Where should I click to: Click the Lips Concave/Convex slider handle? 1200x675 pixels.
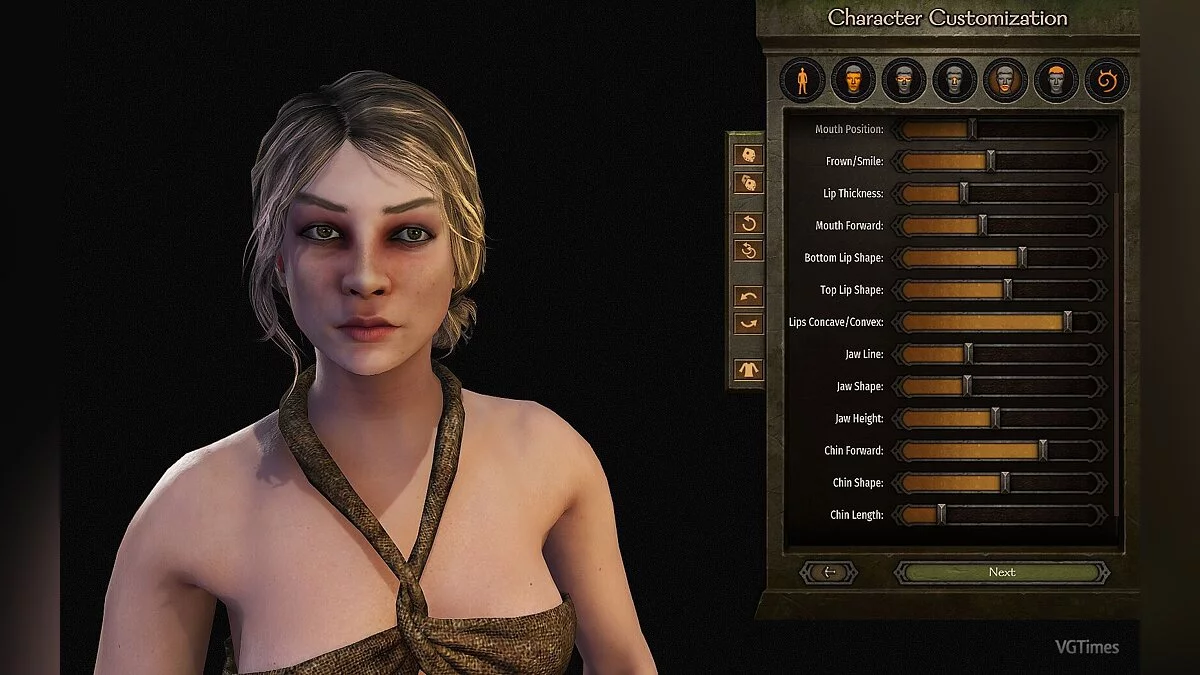[x=1067, y=322]
